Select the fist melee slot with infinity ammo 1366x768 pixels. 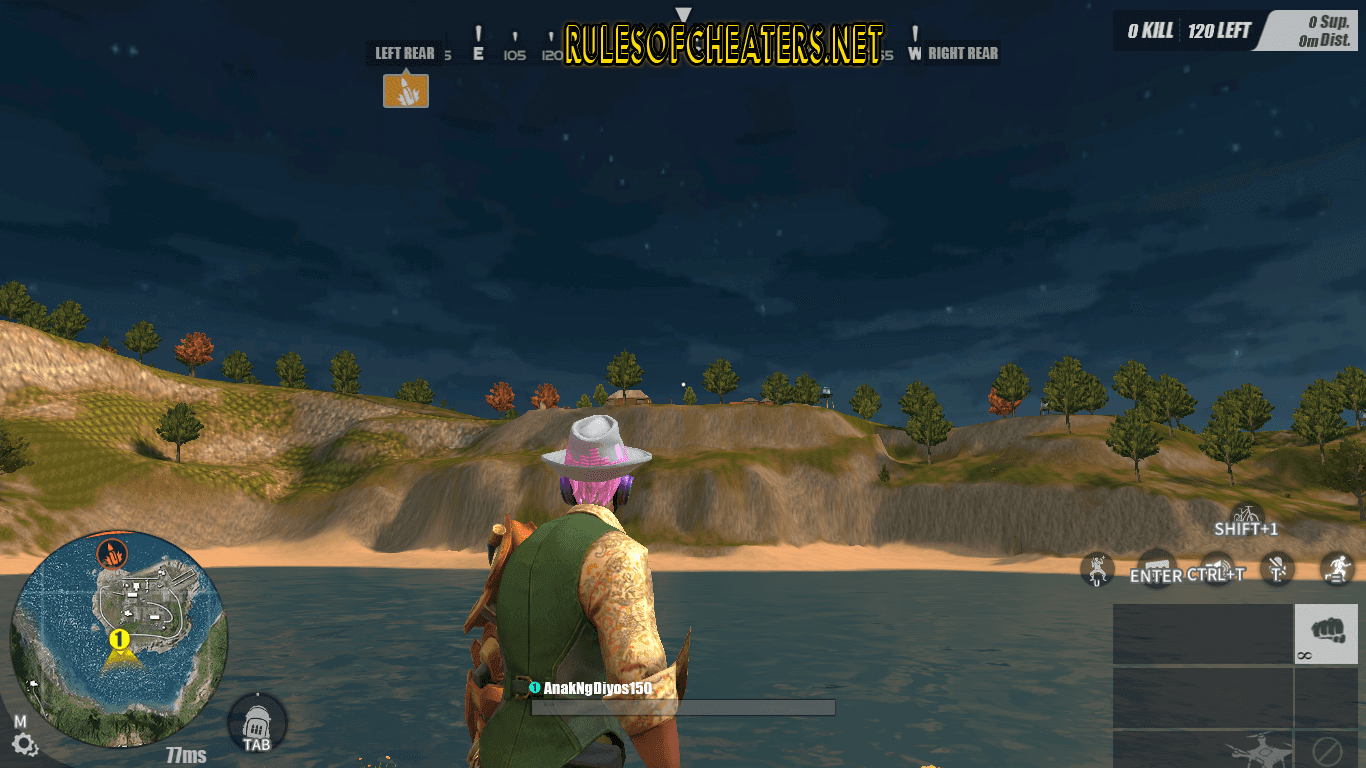(1326, 634)
